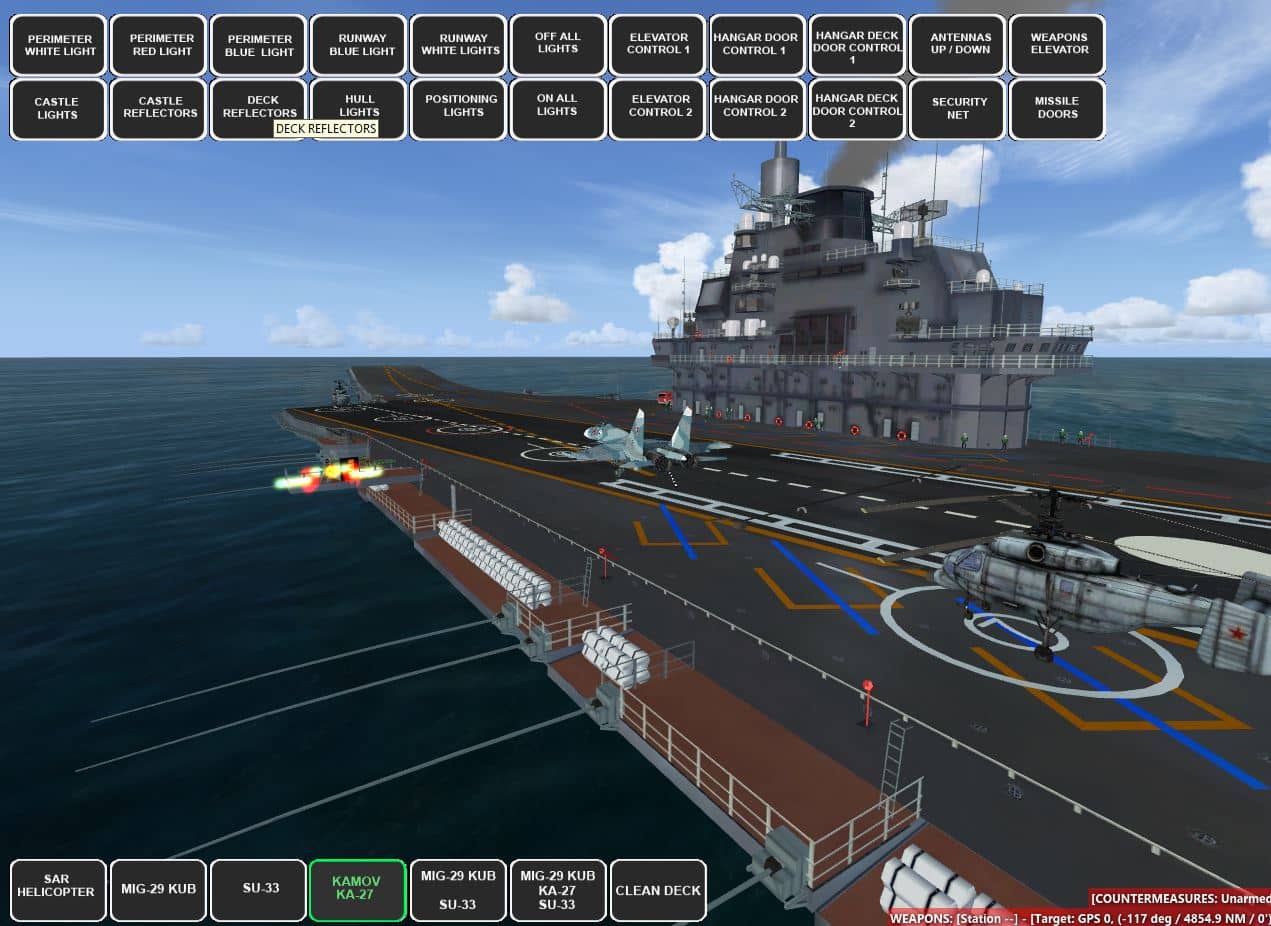1271x926 pixels.
Task: Activate the Runway Blue Light
Action: [359, 45]
